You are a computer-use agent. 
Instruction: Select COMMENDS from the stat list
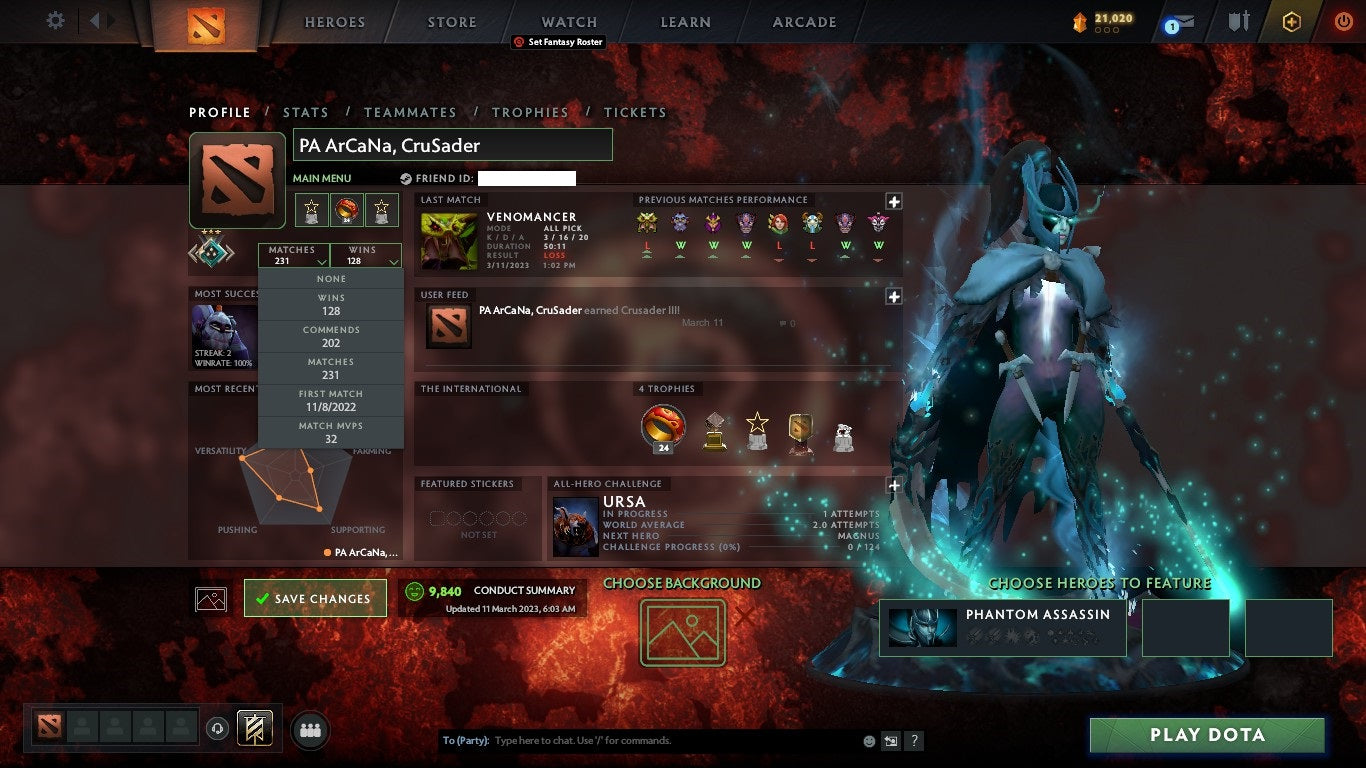pyautogui.click(x=330, y=333)
